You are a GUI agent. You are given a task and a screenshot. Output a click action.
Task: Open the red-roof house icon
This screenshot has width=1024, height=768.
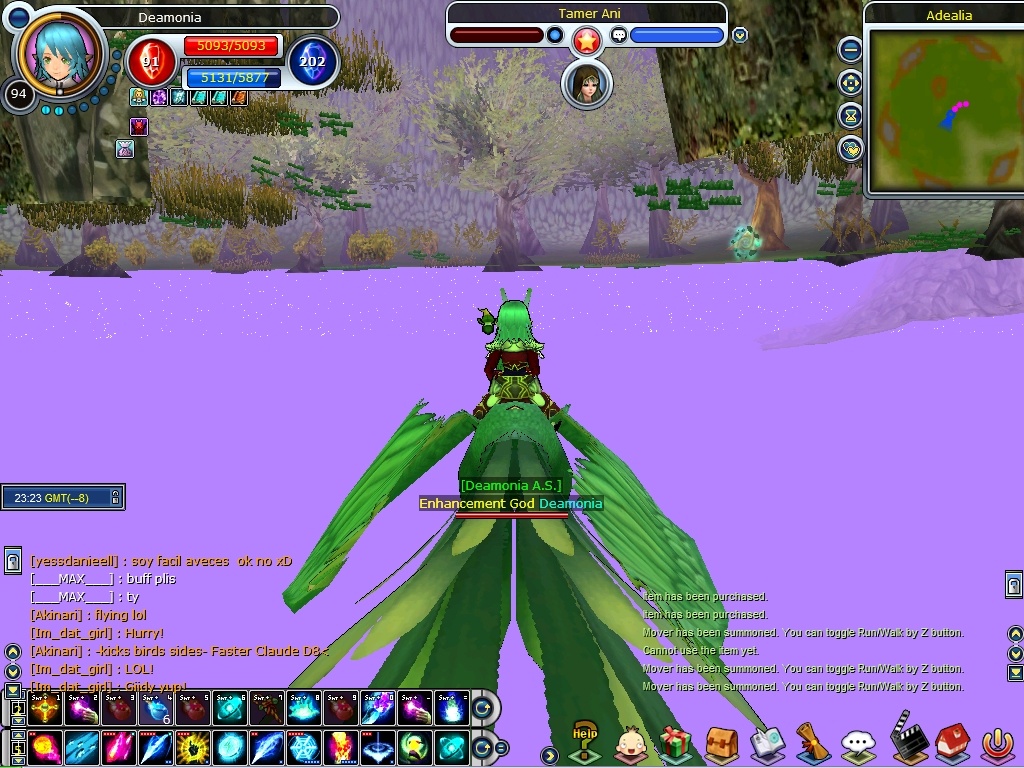950,743
